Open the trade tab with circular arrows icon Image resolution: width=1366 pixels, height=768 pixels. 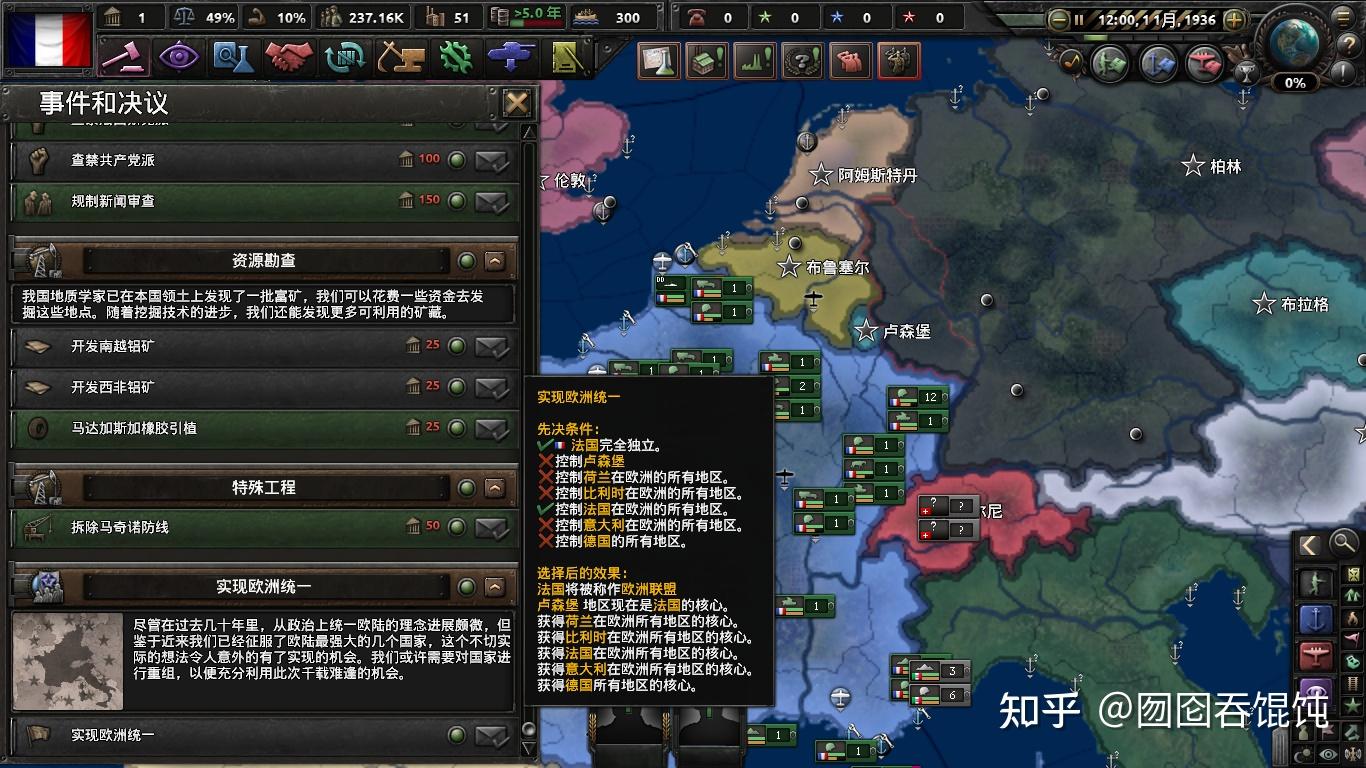[344, 57]
